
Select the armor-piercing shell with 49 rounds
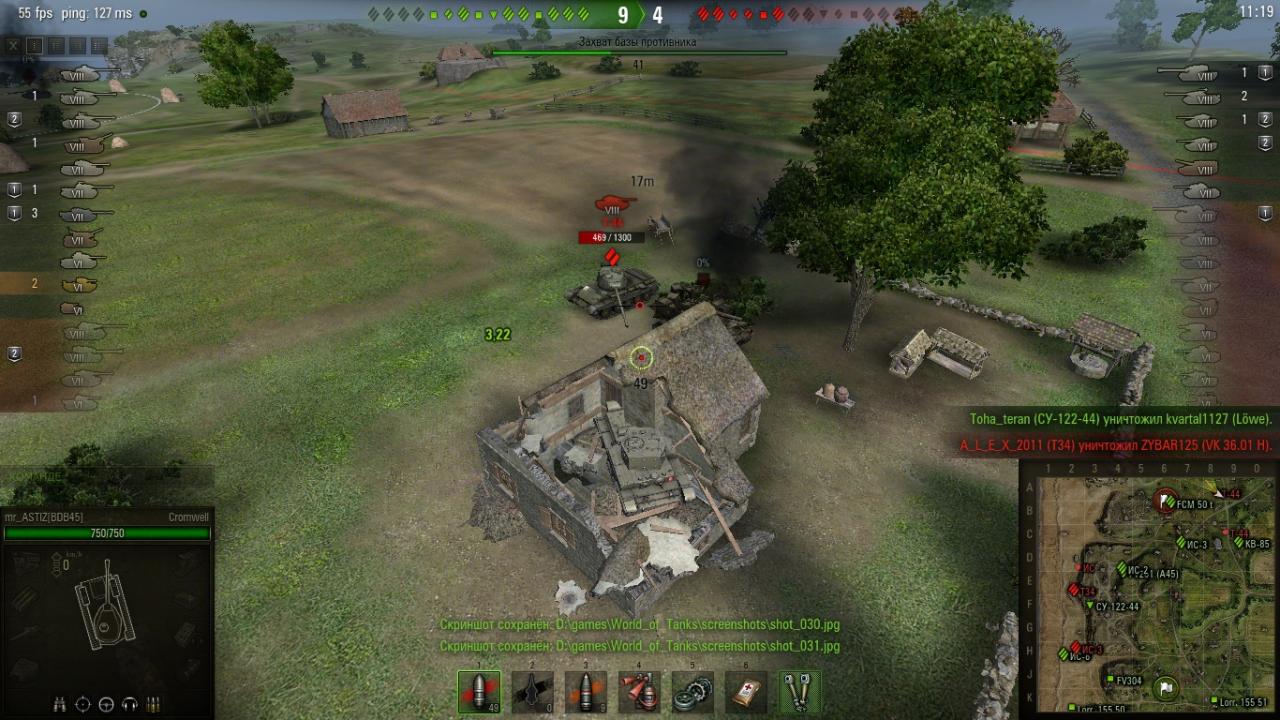(x=479, y=691)
